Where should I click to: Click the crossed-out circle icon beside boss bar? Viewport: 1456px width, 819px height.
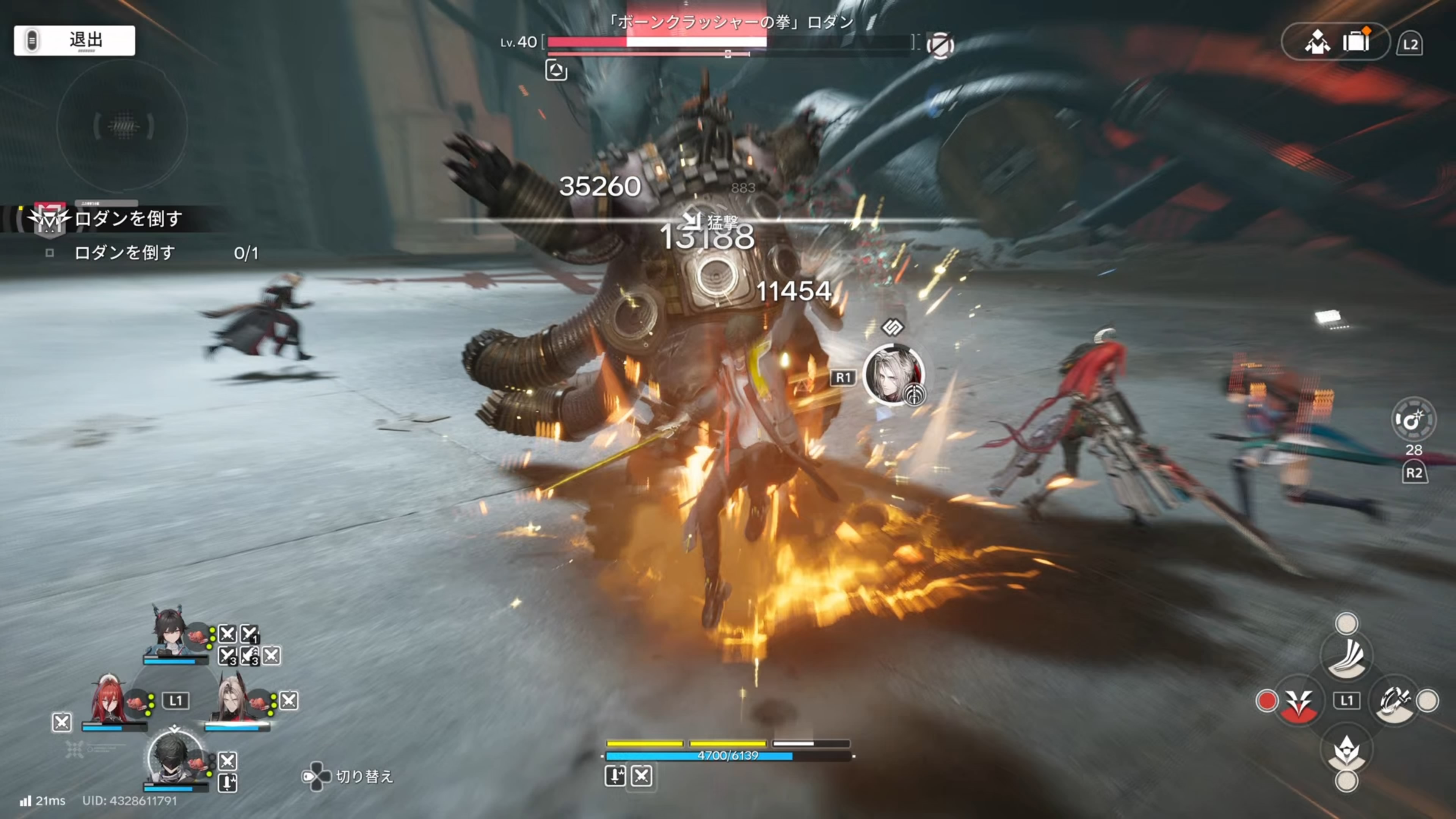(x=940, y=45)
